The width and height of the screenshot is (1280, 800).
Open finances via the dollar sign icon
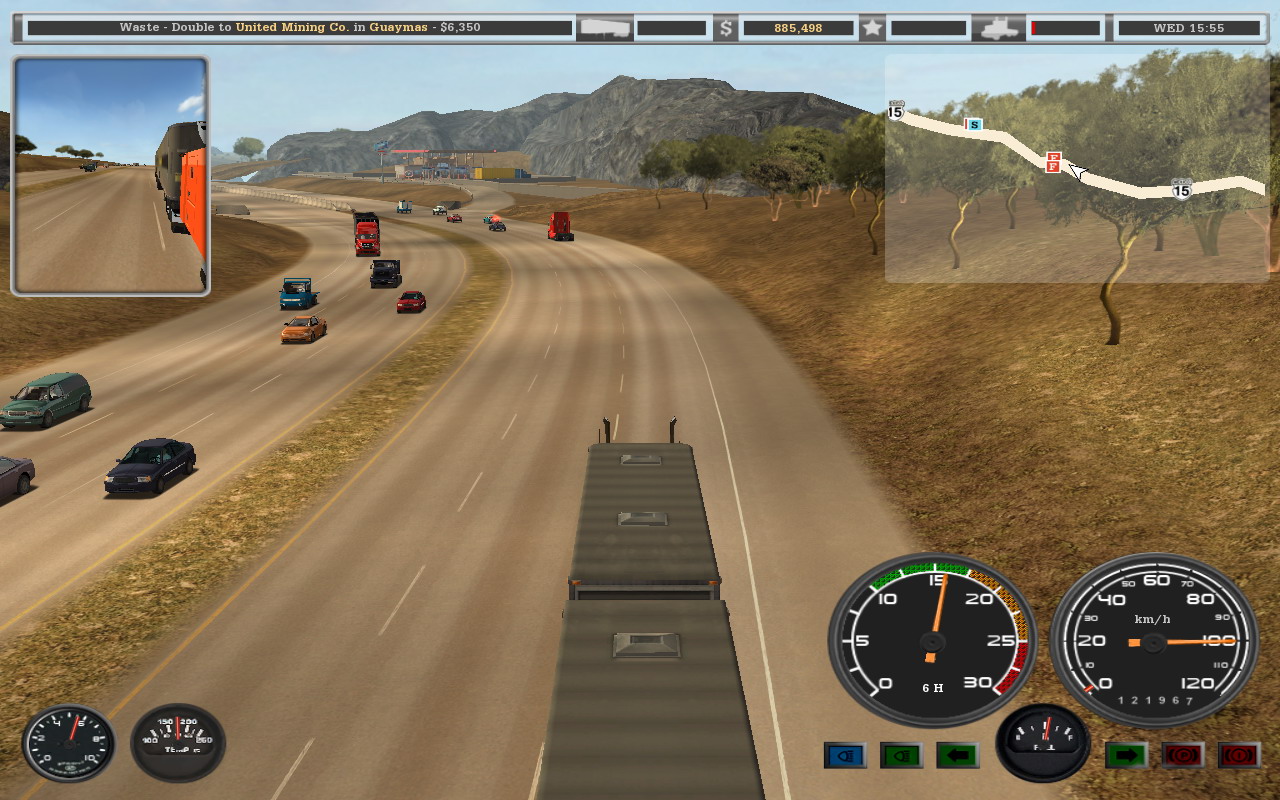[727, 28]
